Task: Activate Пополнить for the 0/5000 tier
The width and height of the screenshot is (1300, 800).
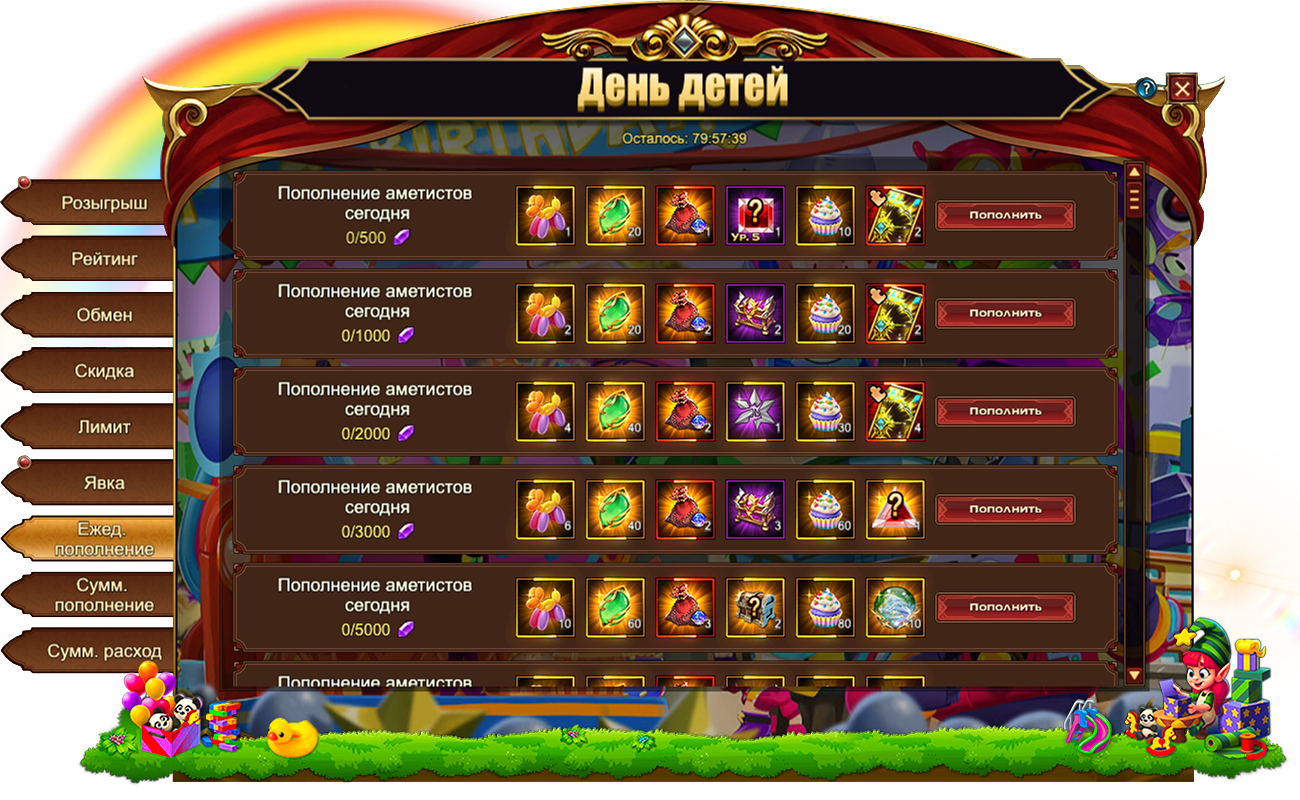Action: pyautogui.click(x=1005, y=607)
